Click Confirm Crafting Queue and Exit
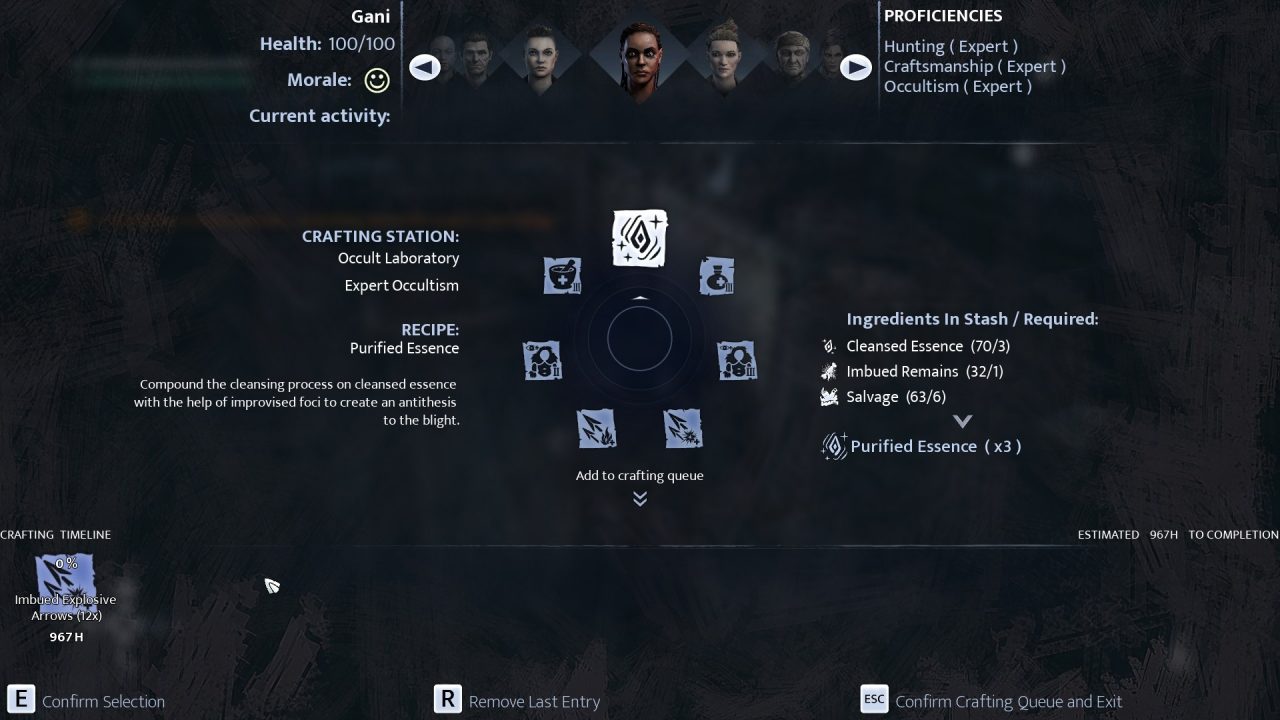 pos(1008,701)
